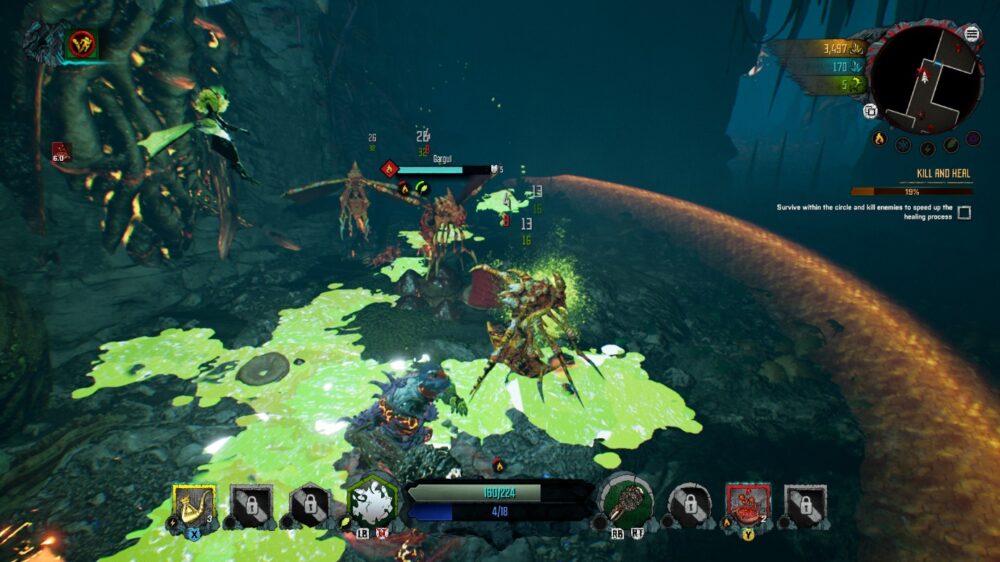The width and height of the screenshot is (1000, 562).
Task: Inspect the red debuff icon showing 6.0
Action: (x=61, y=152)
